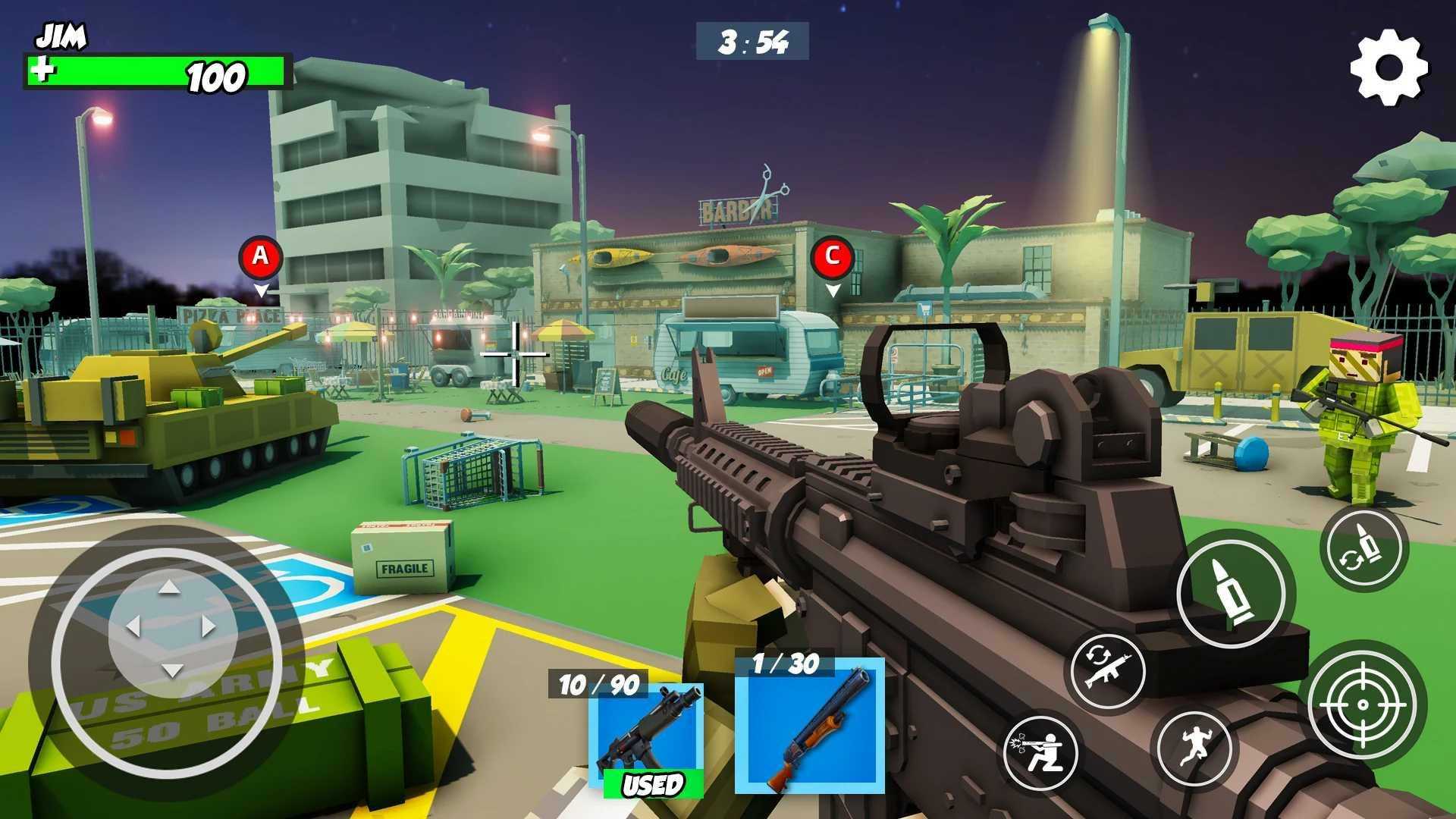Tap the bullet fire button
Viewport: 1456px width, 819px height.
coord(1231,593)
